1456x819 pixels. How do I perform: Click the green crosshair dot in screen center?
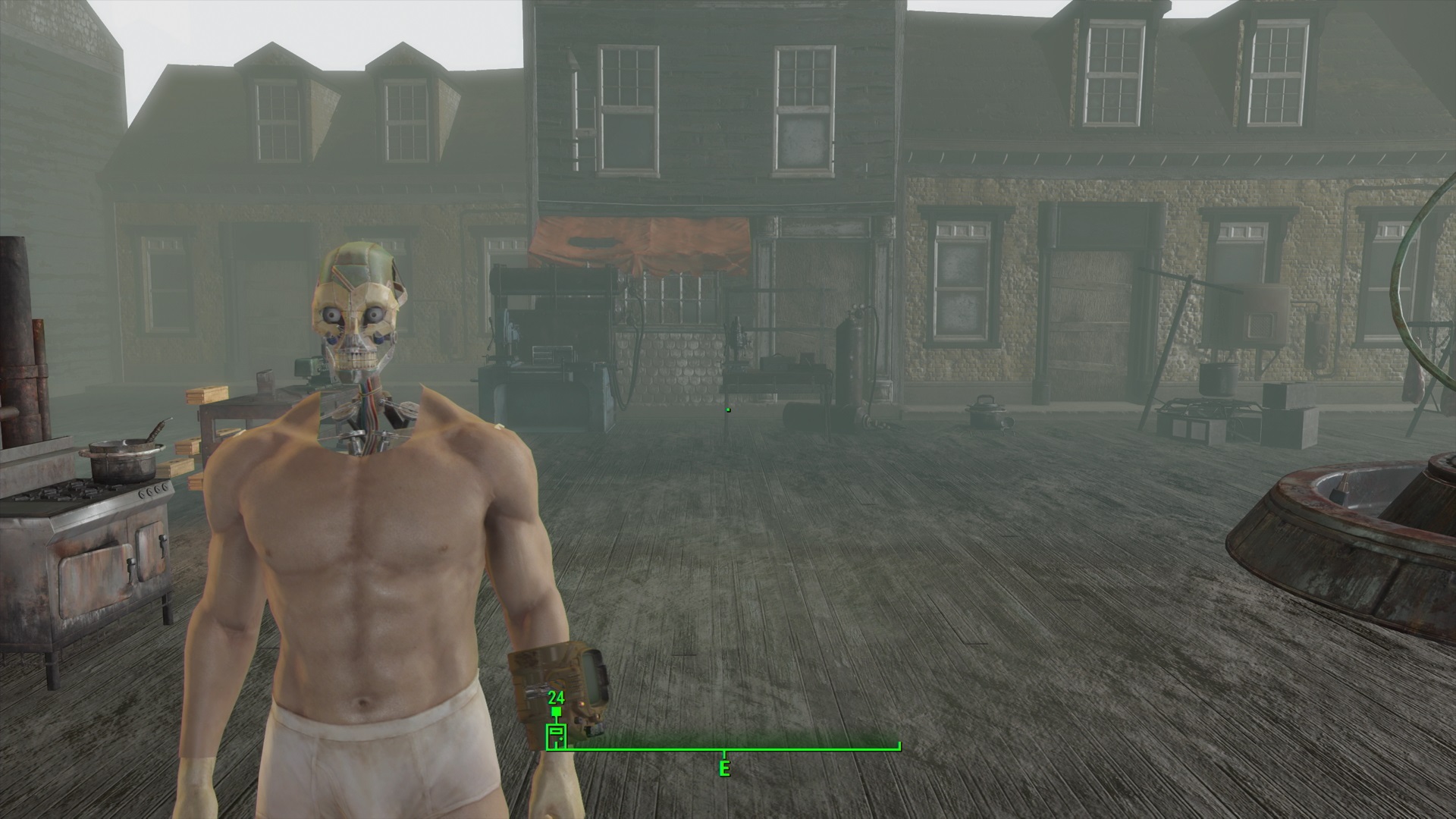point(727,408)
